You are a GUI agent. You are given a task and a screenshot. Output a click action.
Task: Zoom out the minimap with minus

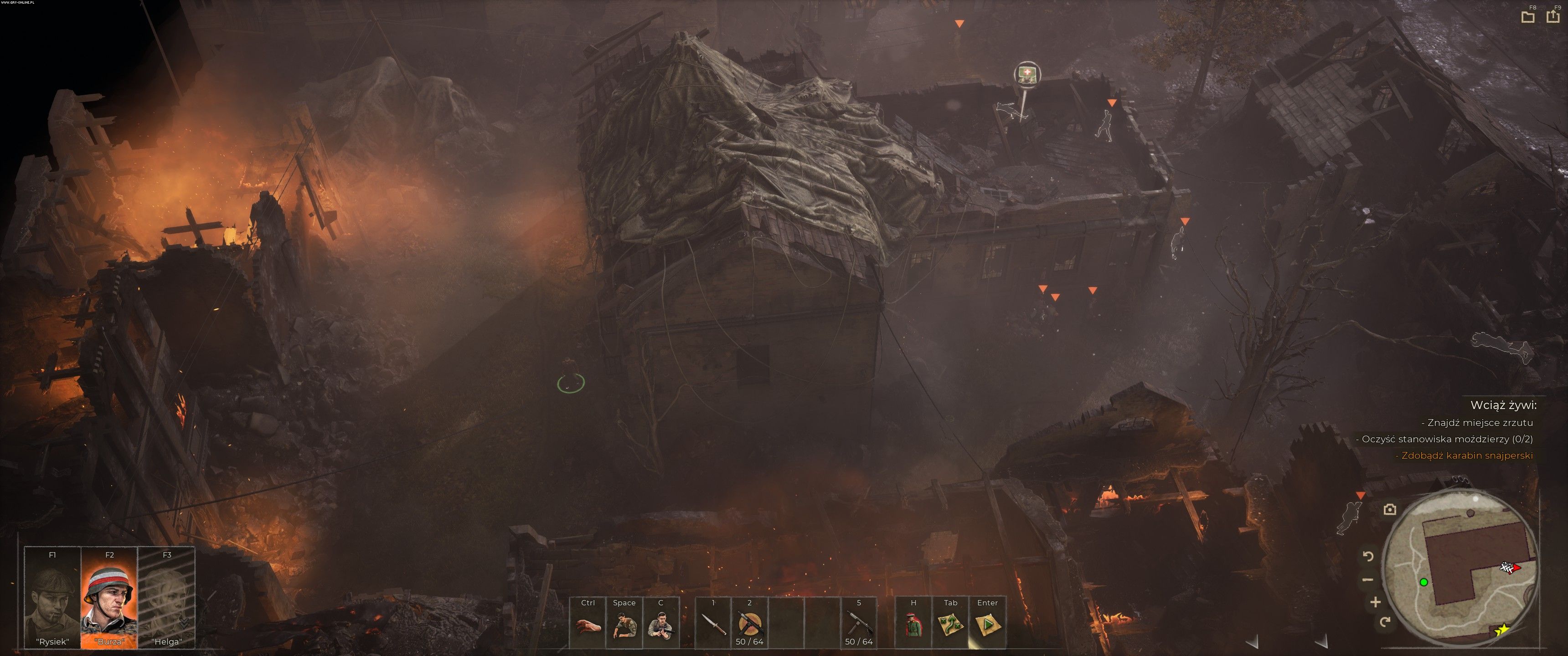[x=1368, y=580]
